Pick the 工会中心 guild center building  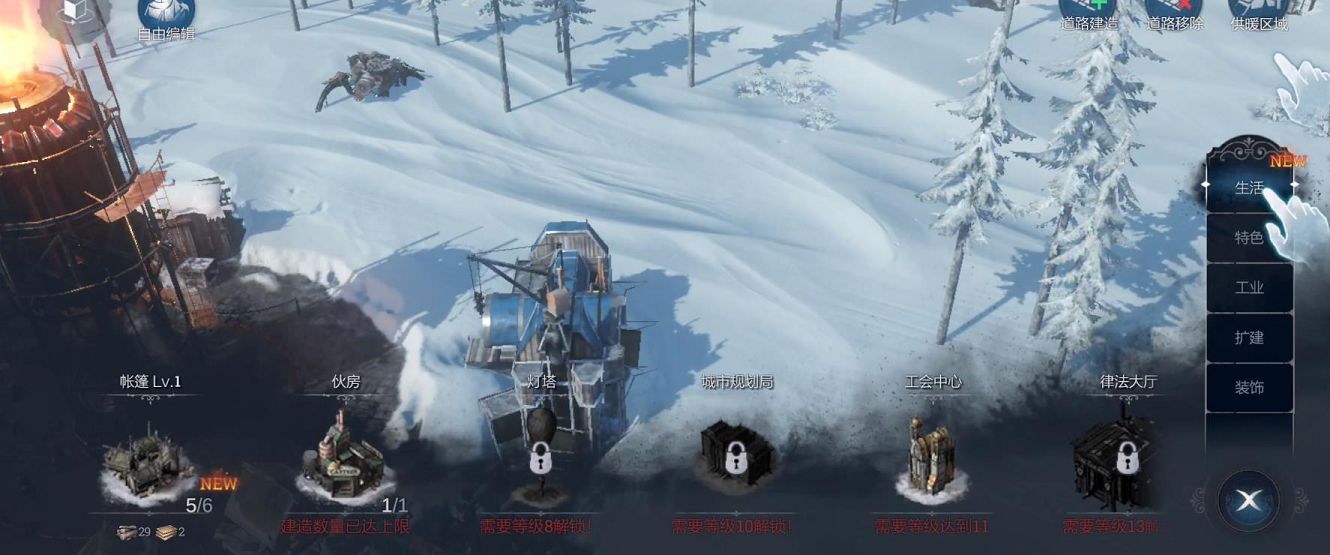[x=931, y=460]
